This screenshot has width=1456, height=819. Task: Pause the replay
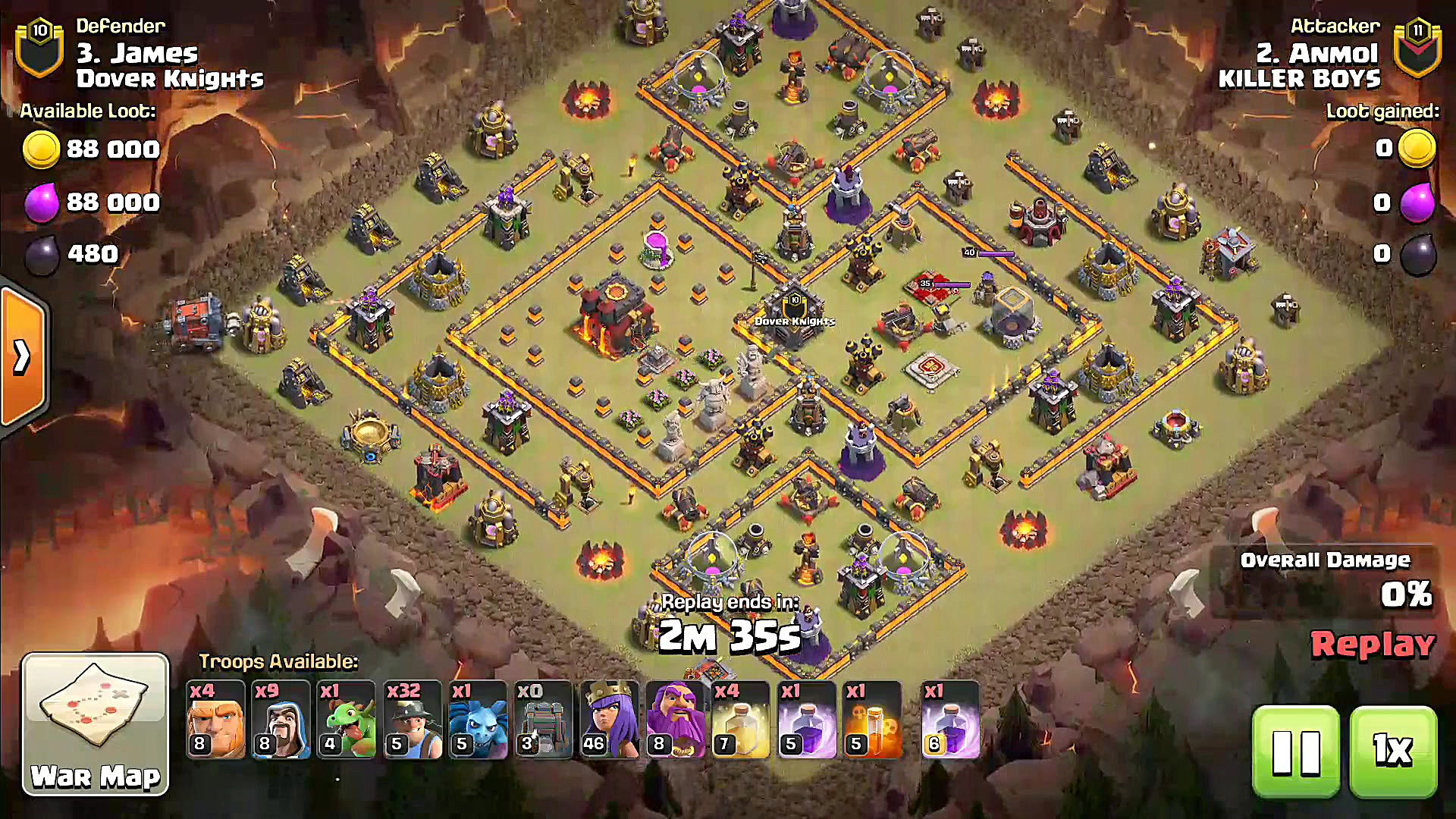[x=1295, y=752]
